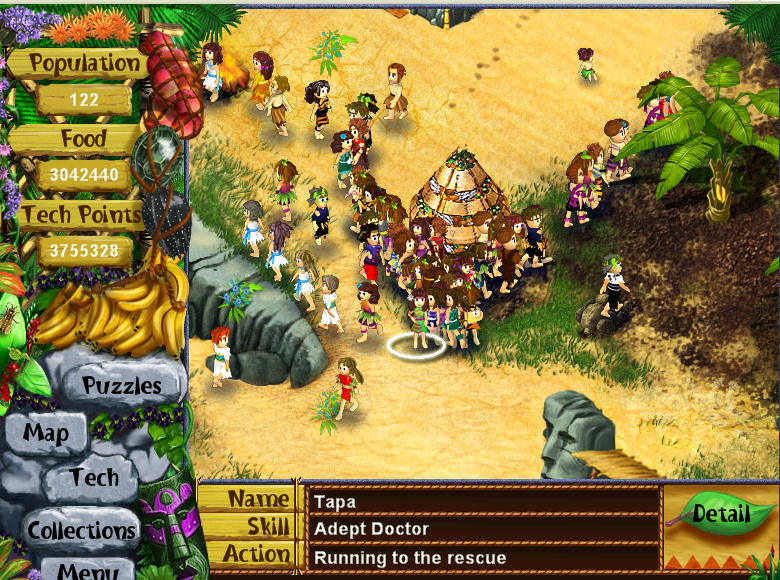Image resolution: width=780 pixels, height=580 pixels.
Task: Open the game Menu
Action: (x=92, y=570)
